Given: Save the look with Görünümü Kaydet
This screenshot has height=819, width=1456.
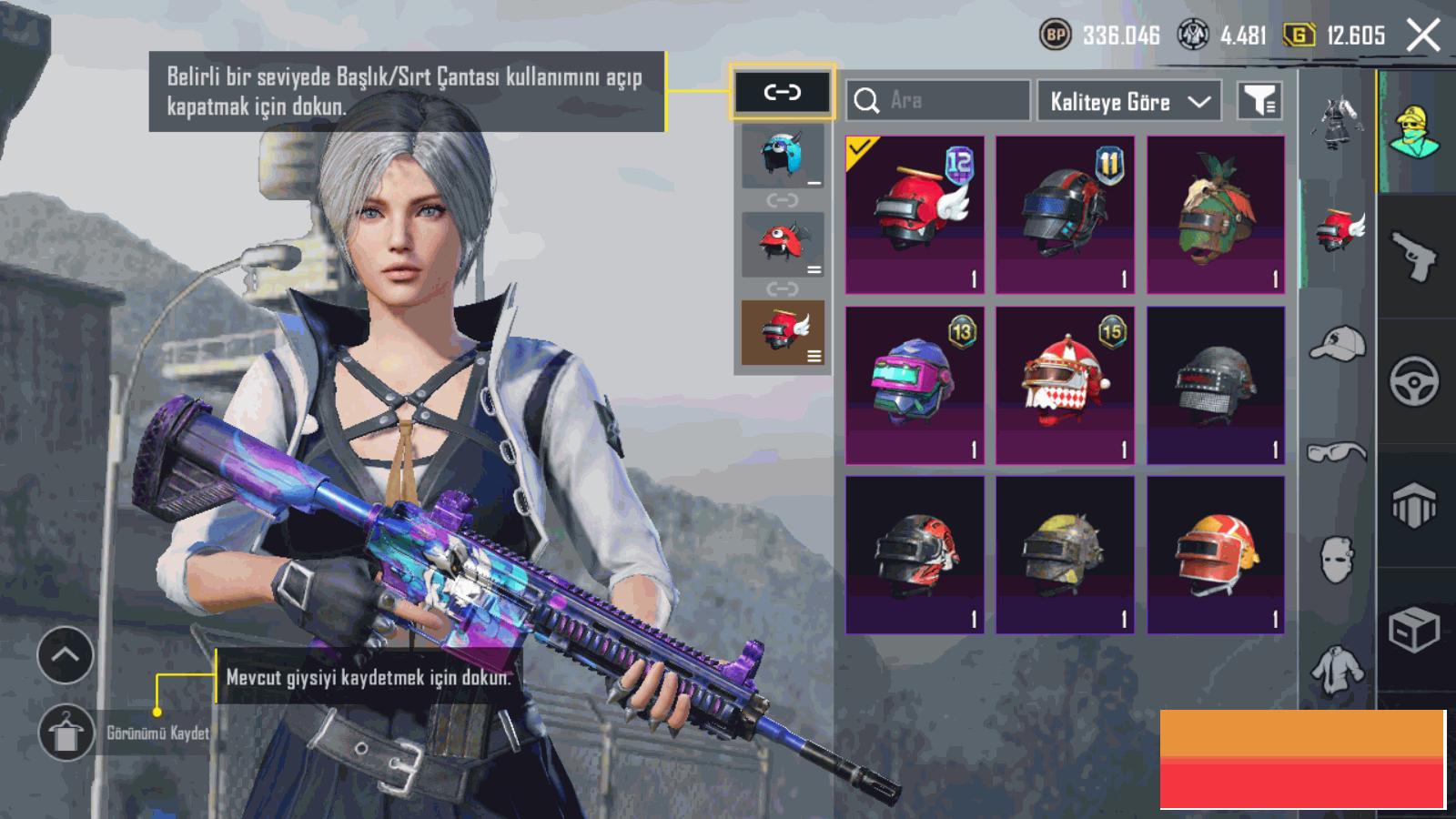Looking at the screenshot, I should [66, 733].
